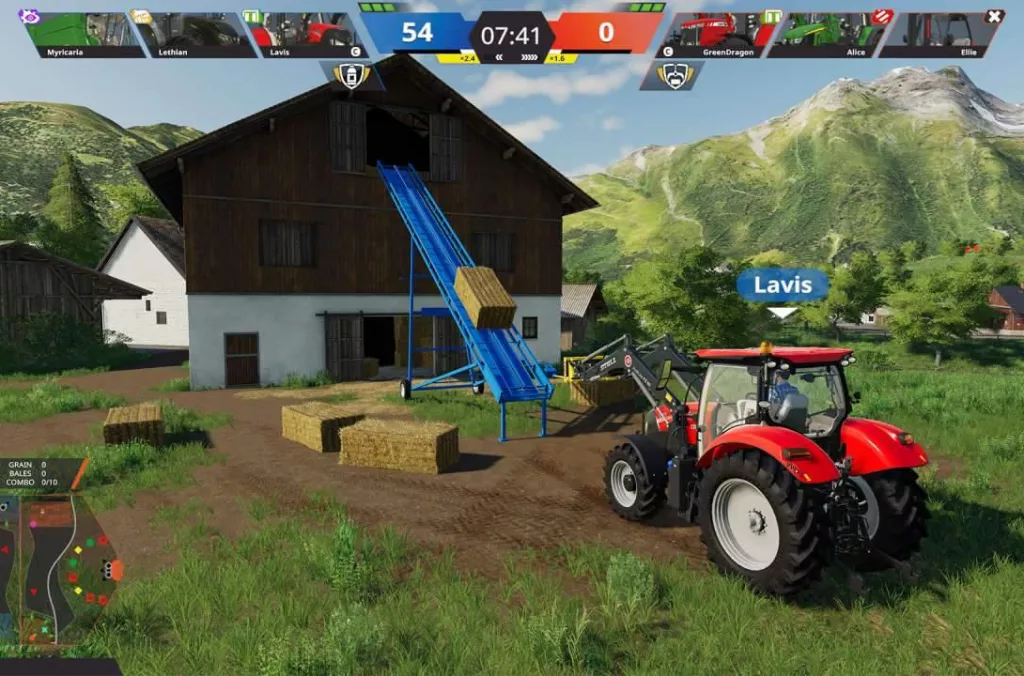
Task: Click the Lavis name tag above tractor
Action: tap(782, 285)
